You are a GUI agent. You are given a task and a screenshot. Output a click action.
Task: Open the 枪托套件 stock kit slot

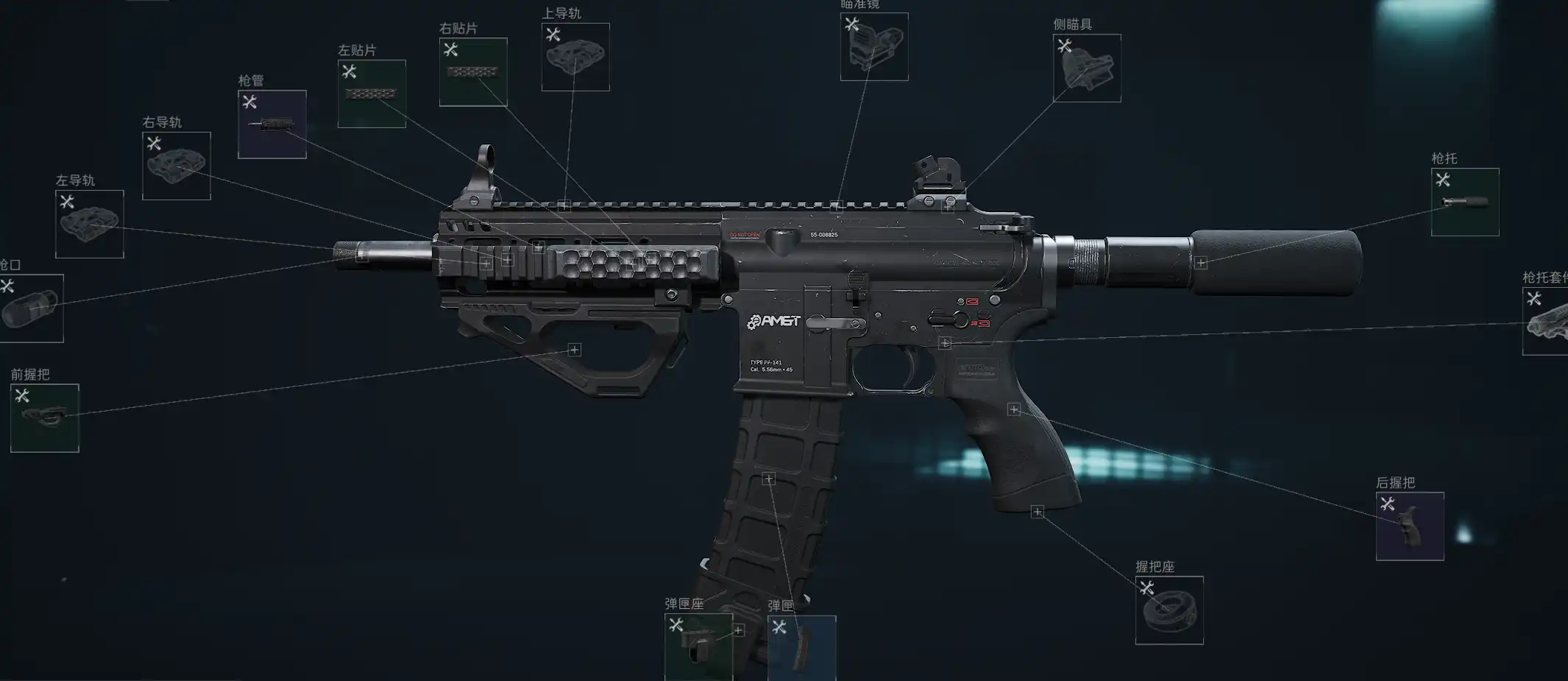1546,321
